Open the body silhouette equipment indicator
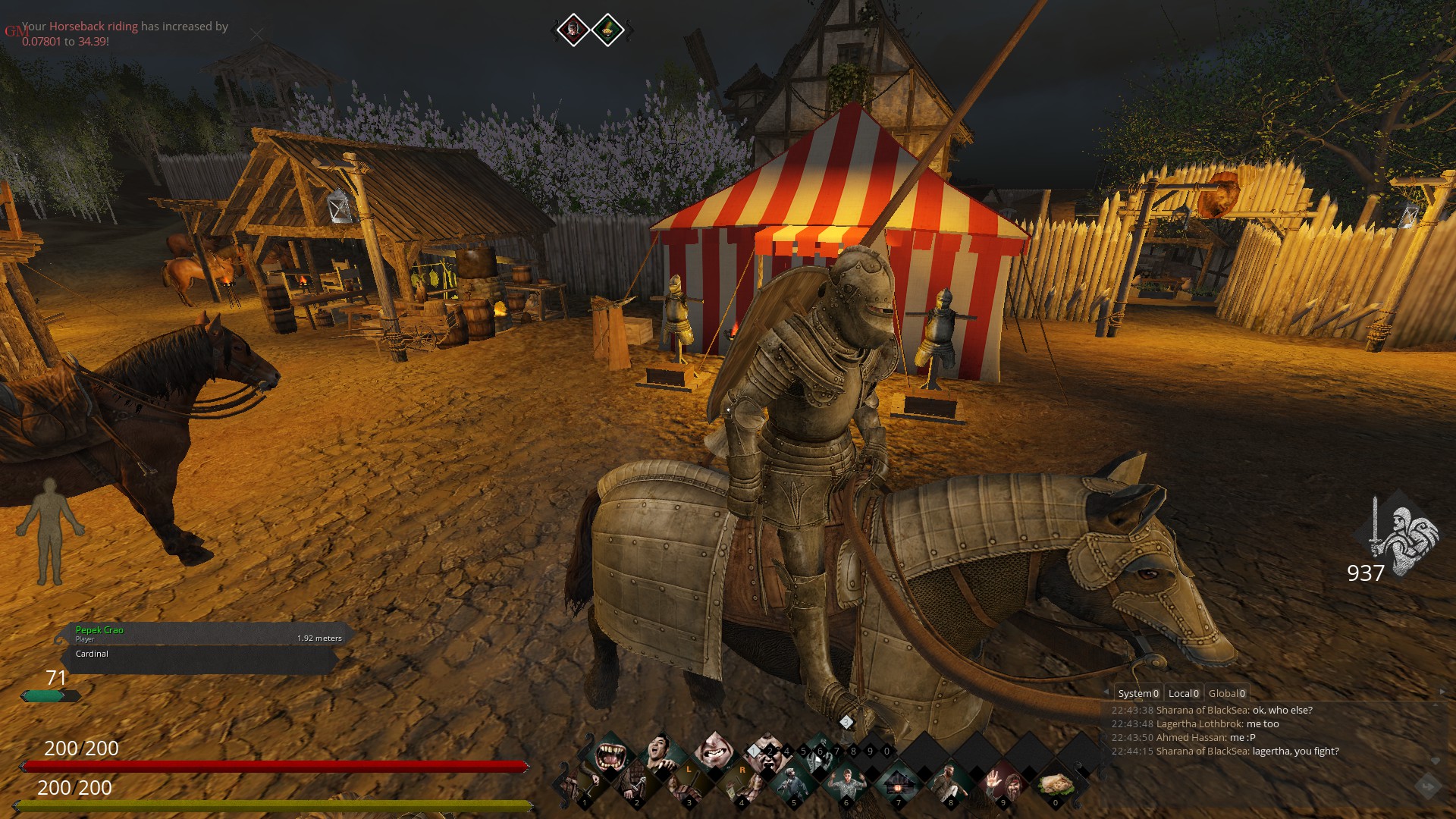This screenshot has height=819, width=1456. (51, 531)
